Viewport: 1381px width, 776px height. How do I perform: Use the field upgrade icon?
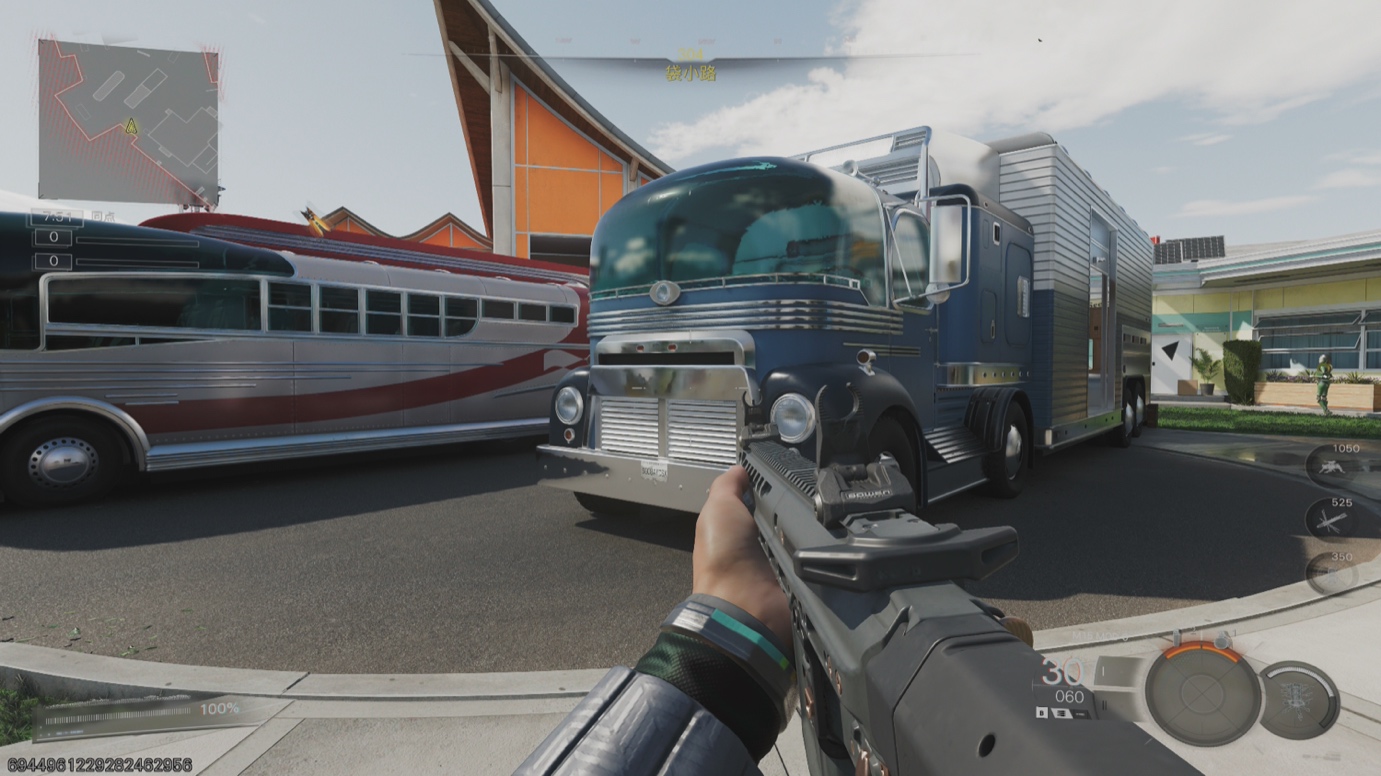tap(1298, 700)
